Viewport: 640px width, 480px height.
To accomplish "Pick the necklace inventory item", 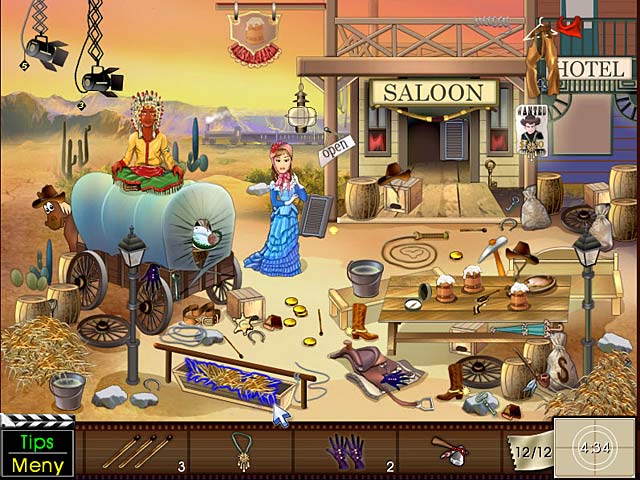I will tap(241, 450).
